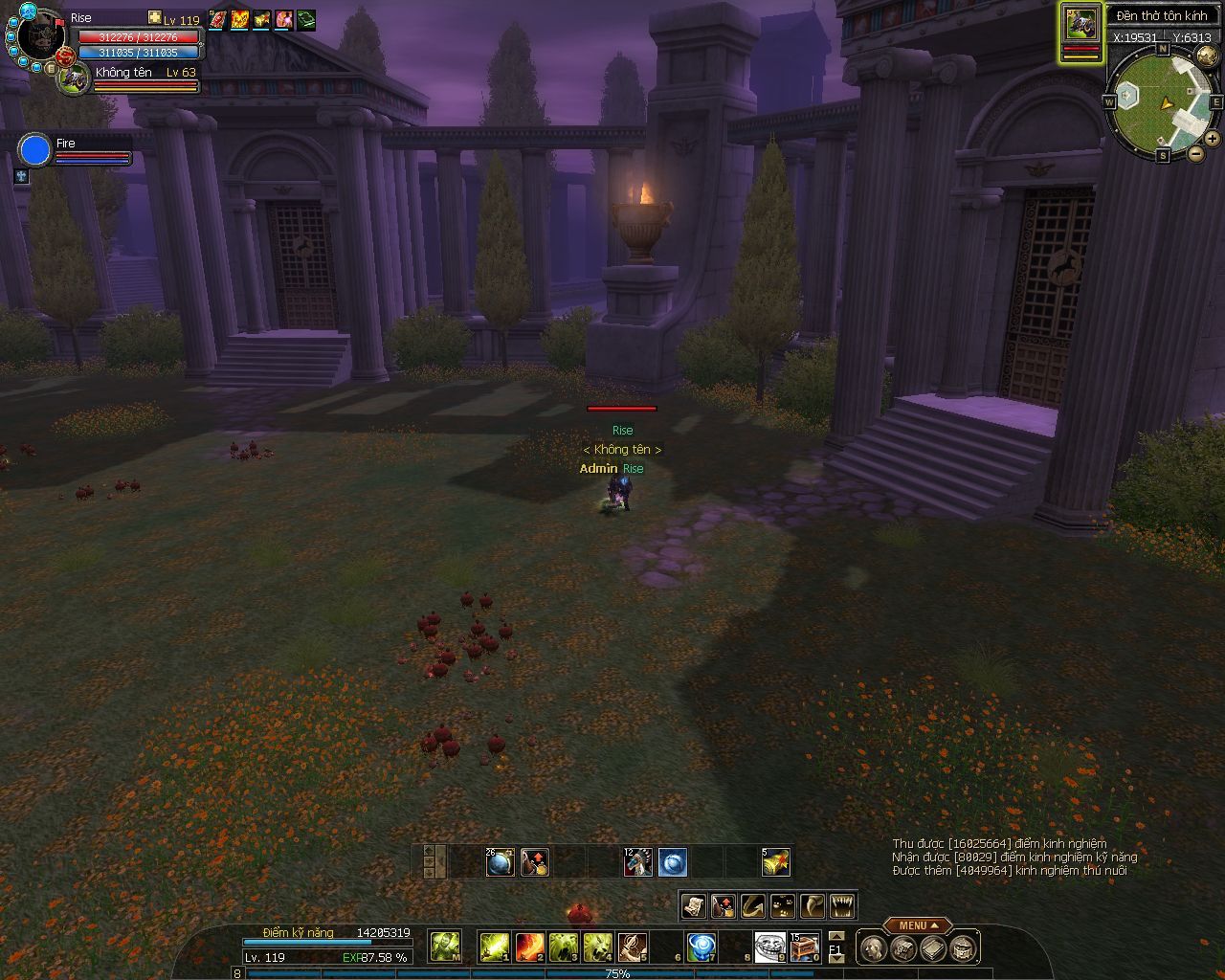This screenshot has width=1225, height=980.
Task: Use the chest item in slot 0
Action: [x=805, y=947]
